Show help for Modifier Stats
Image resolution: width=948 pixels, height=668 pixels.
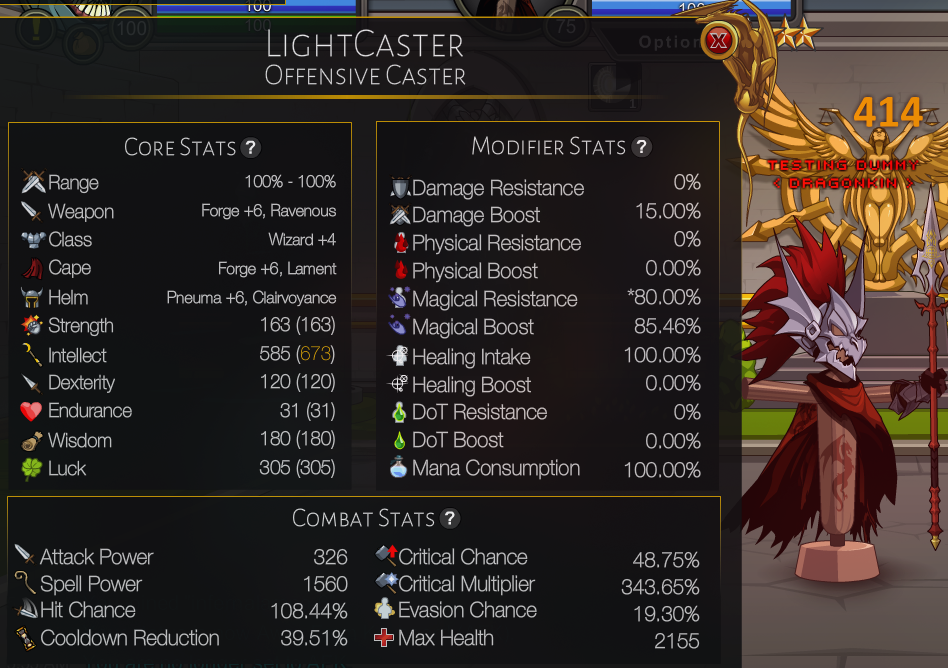(x=642, y=147)
